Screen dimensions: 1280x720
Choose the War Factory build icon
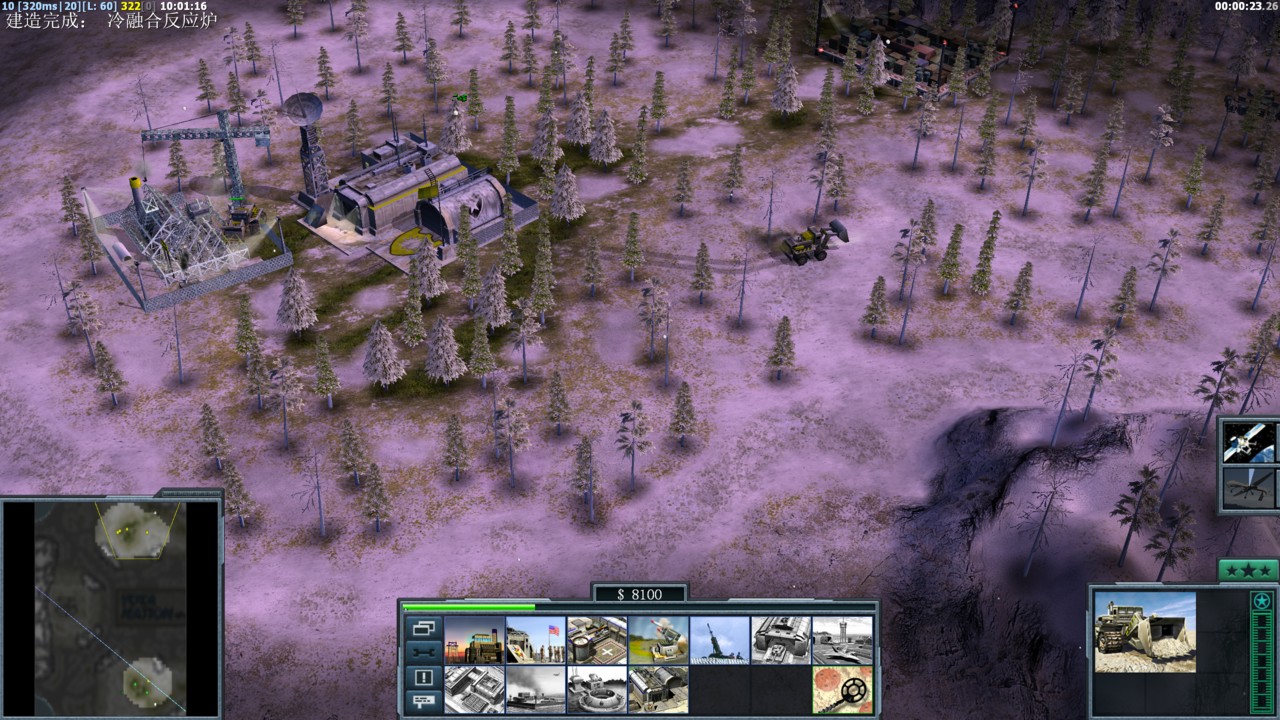(x=781, y=639)
